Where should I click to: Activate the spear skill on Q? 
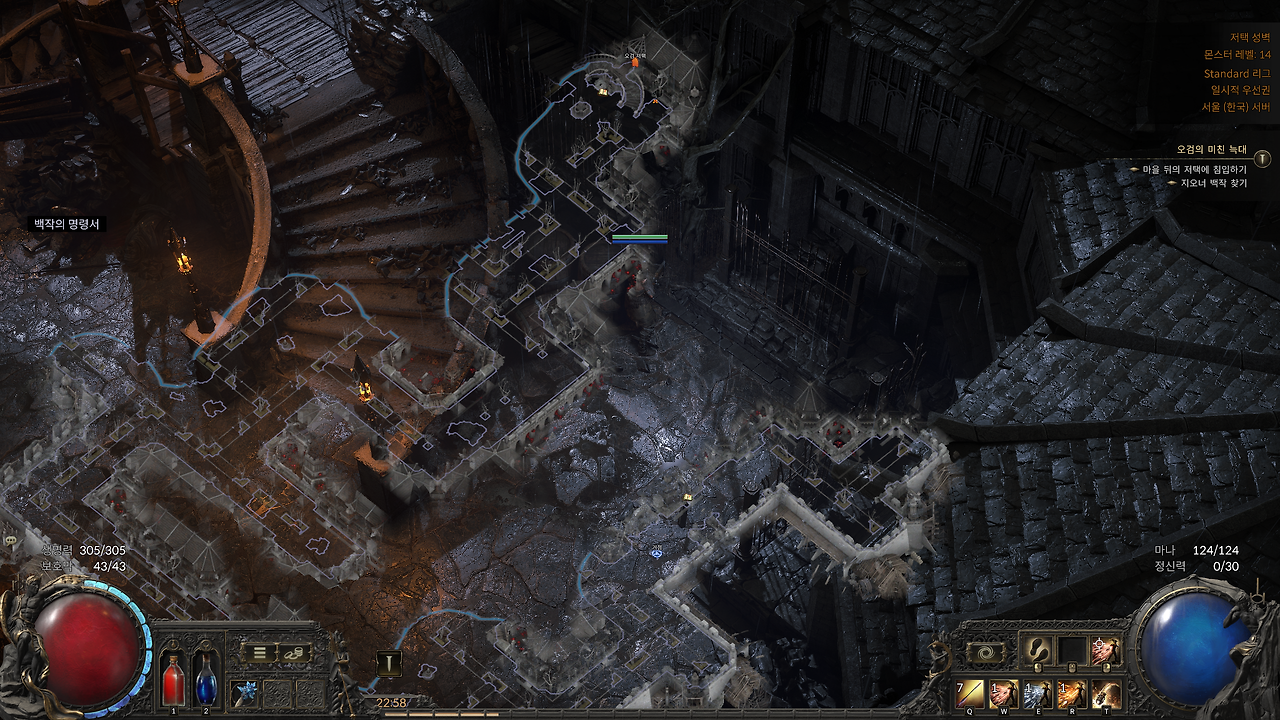tap(971, 692)
